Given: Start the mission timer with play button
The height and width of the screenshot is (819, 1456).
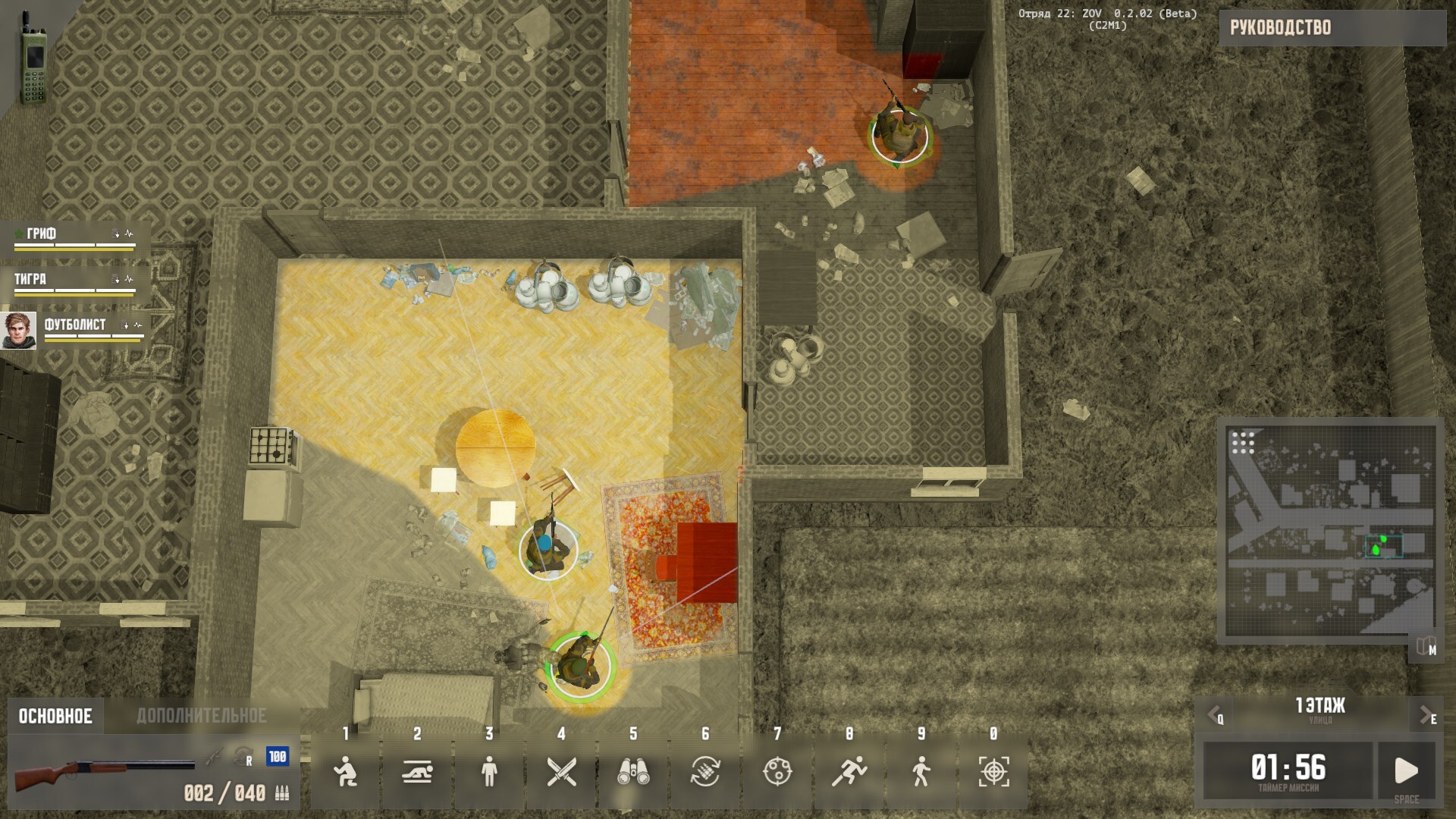Looking at the screenshot, I should pyautogui.click(x=1407, y=771).
